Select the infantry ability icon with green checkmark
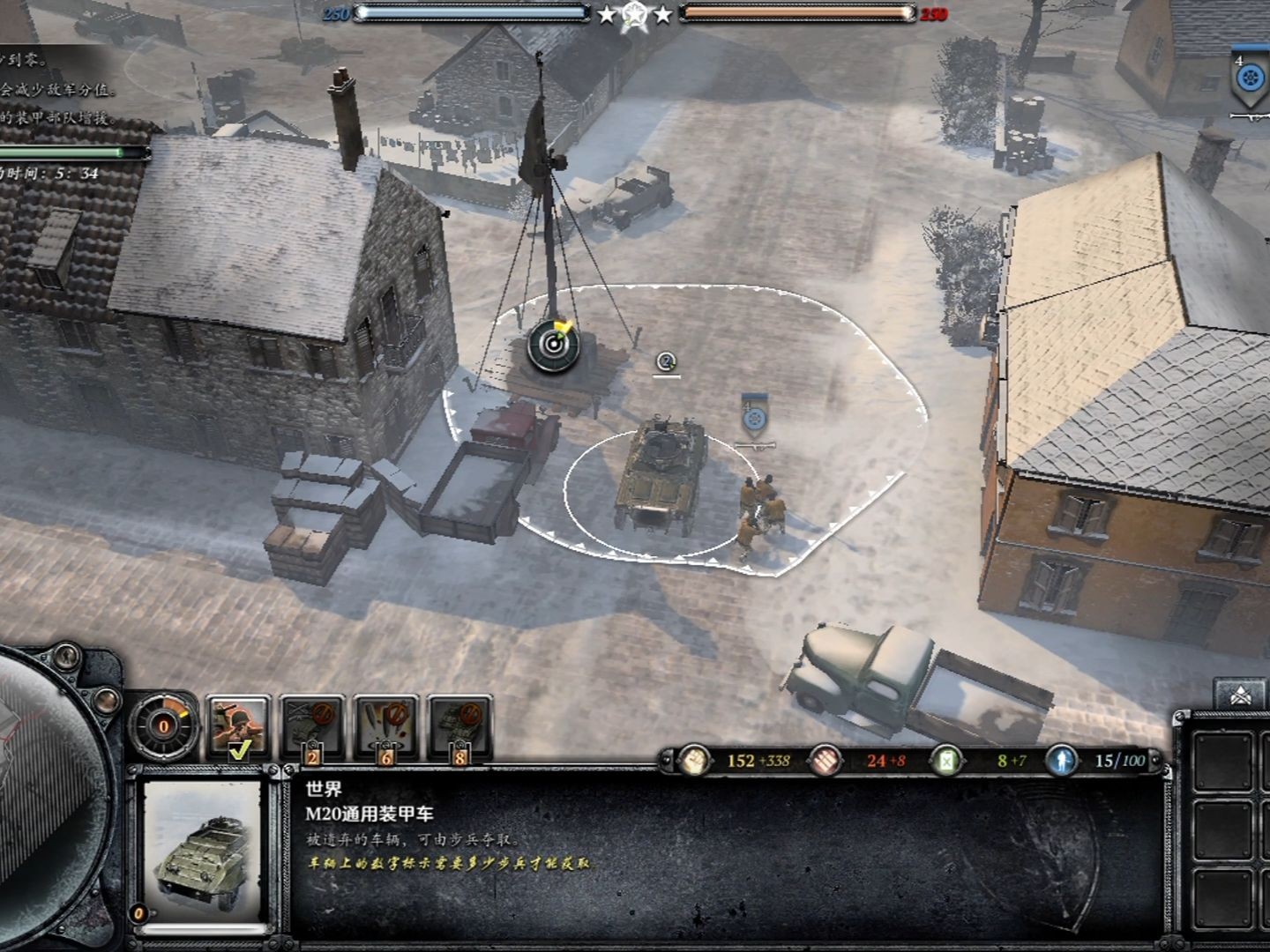Screen dimensions: 1270x952 [236, 725]
